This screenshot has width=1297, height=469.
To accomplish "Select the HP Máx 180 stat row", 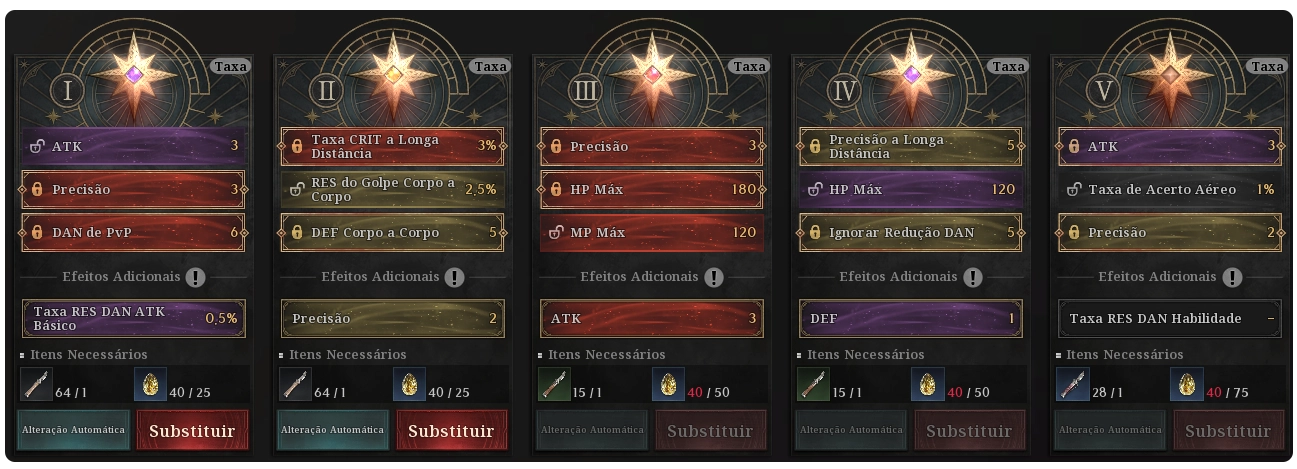I will click(651, 189).
